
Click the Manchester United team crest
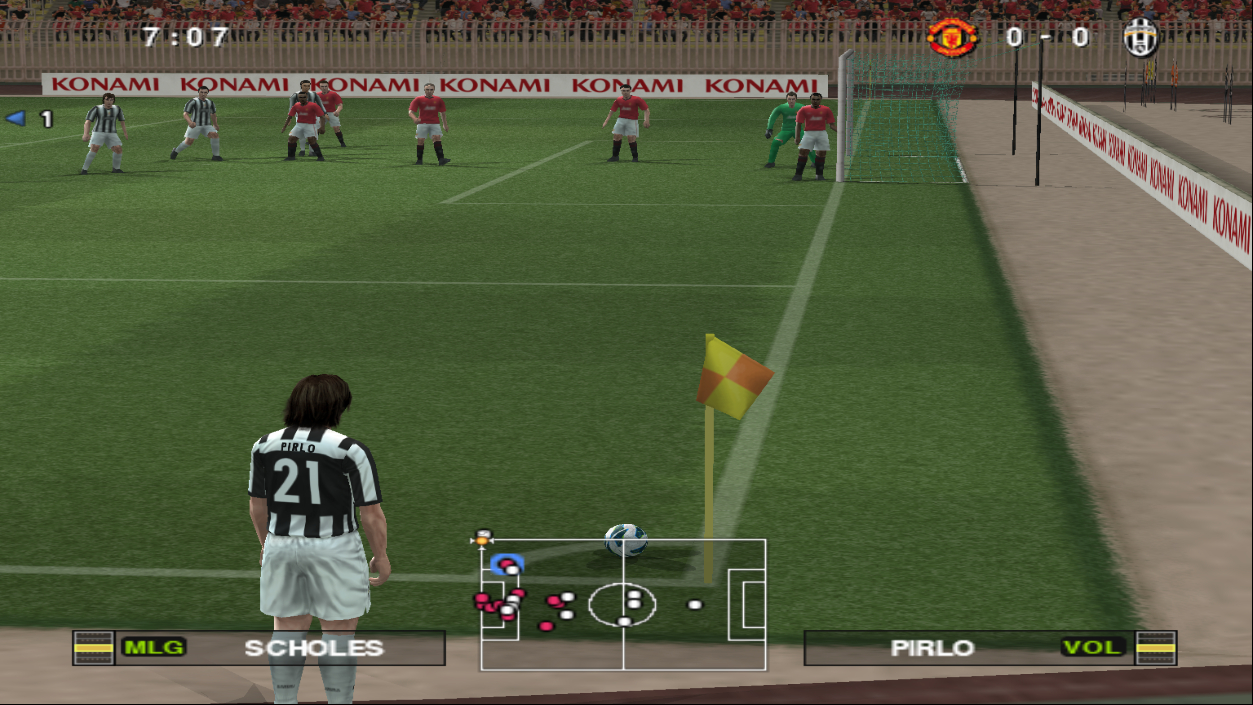click(x=951, y=38)
